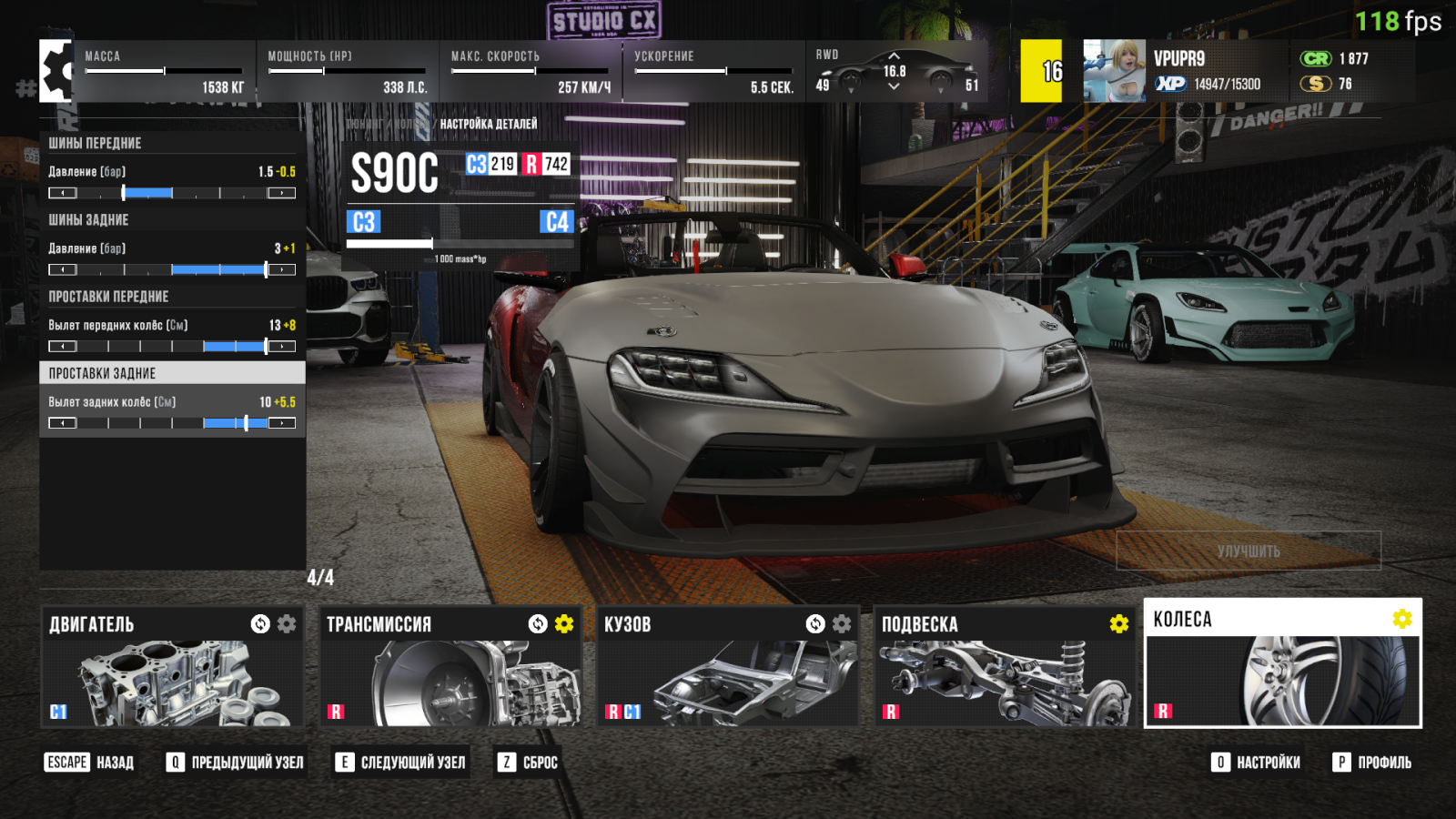This screenshot has height=819, width=1456.
Task: Decrease front tire pressure with left arrow
Action: 63,193
